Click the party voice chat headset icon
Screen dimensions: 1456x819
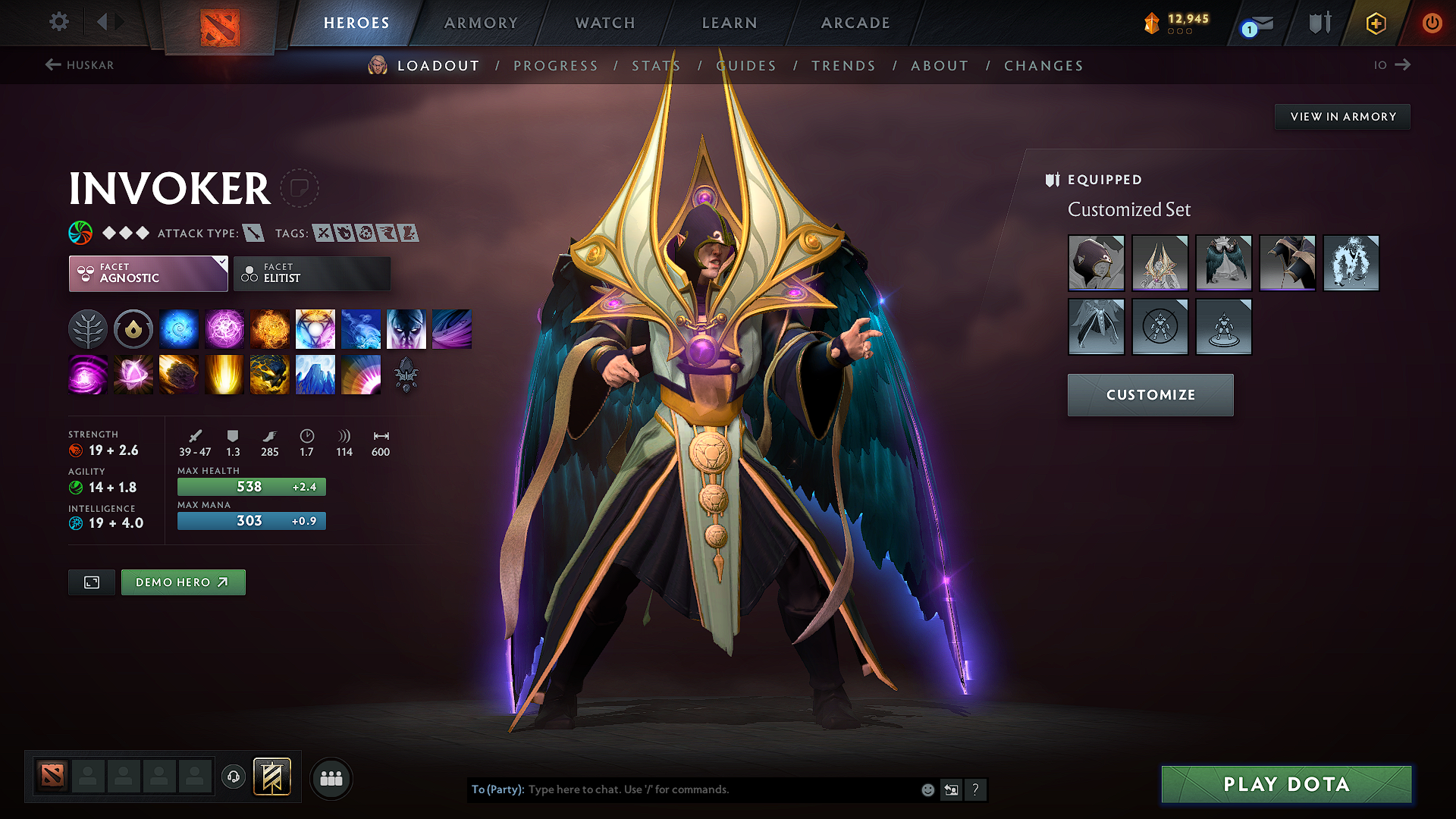[x=233, y=778]
